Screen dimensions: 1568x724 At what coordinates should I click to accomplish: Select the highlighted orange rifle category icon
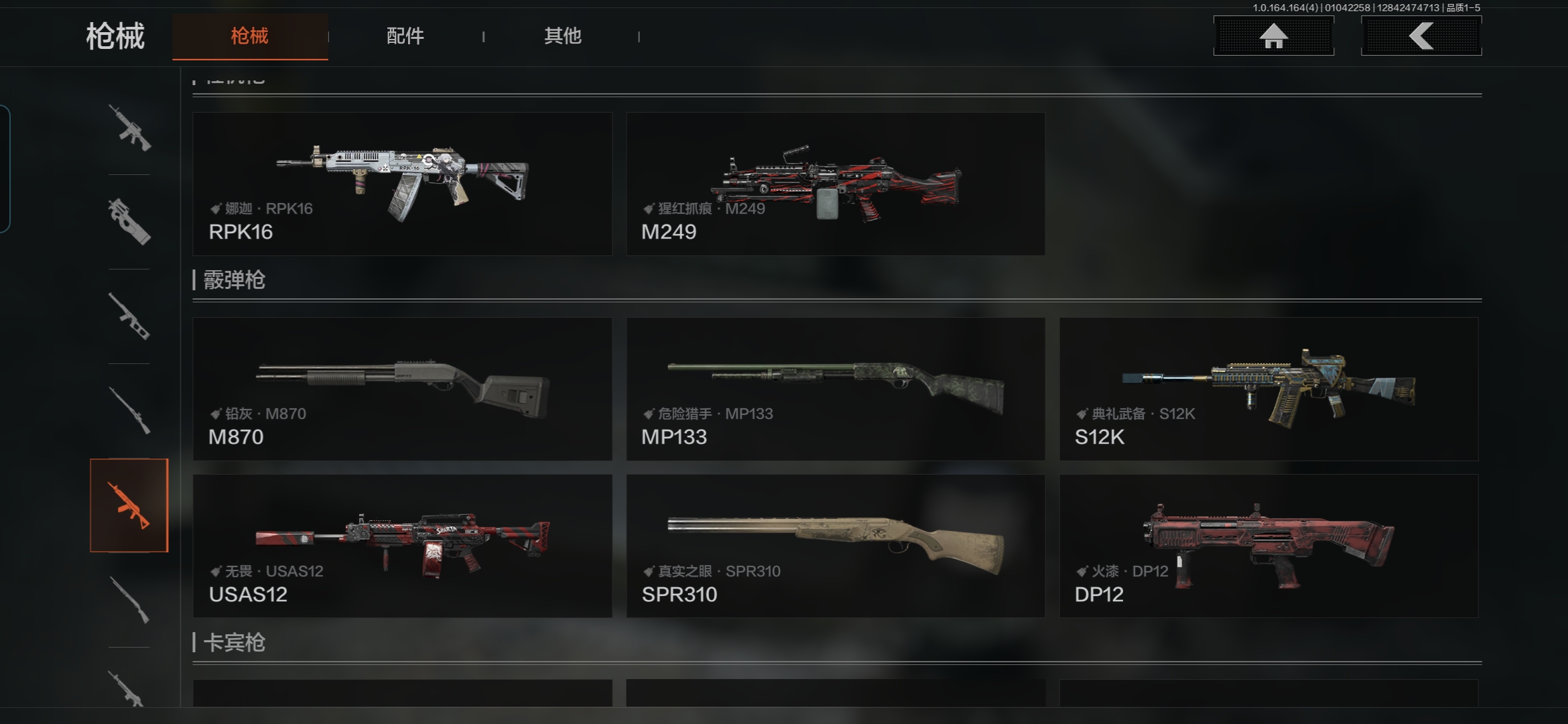click(x=129, y=505)
